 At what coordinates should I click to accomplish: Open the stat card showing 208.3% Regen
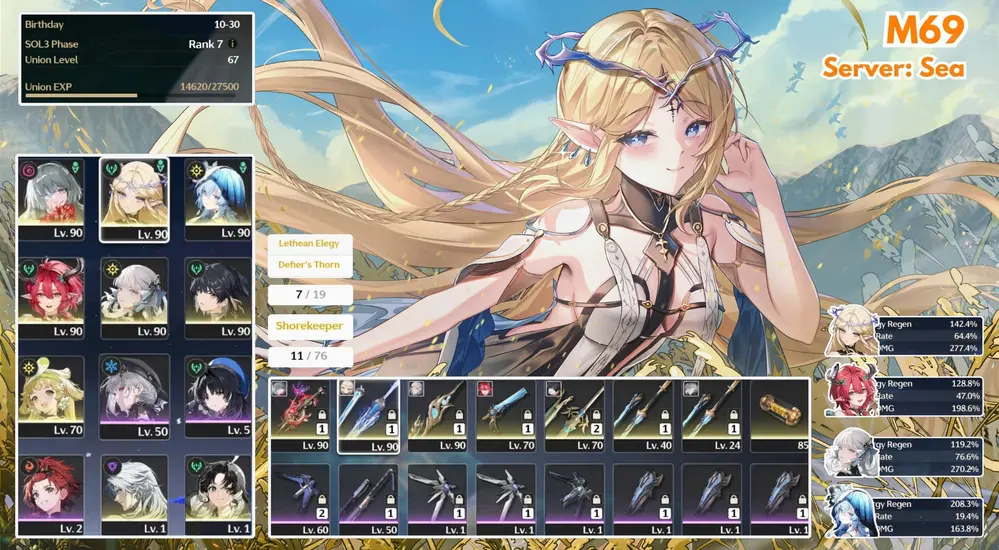(910, 513)
